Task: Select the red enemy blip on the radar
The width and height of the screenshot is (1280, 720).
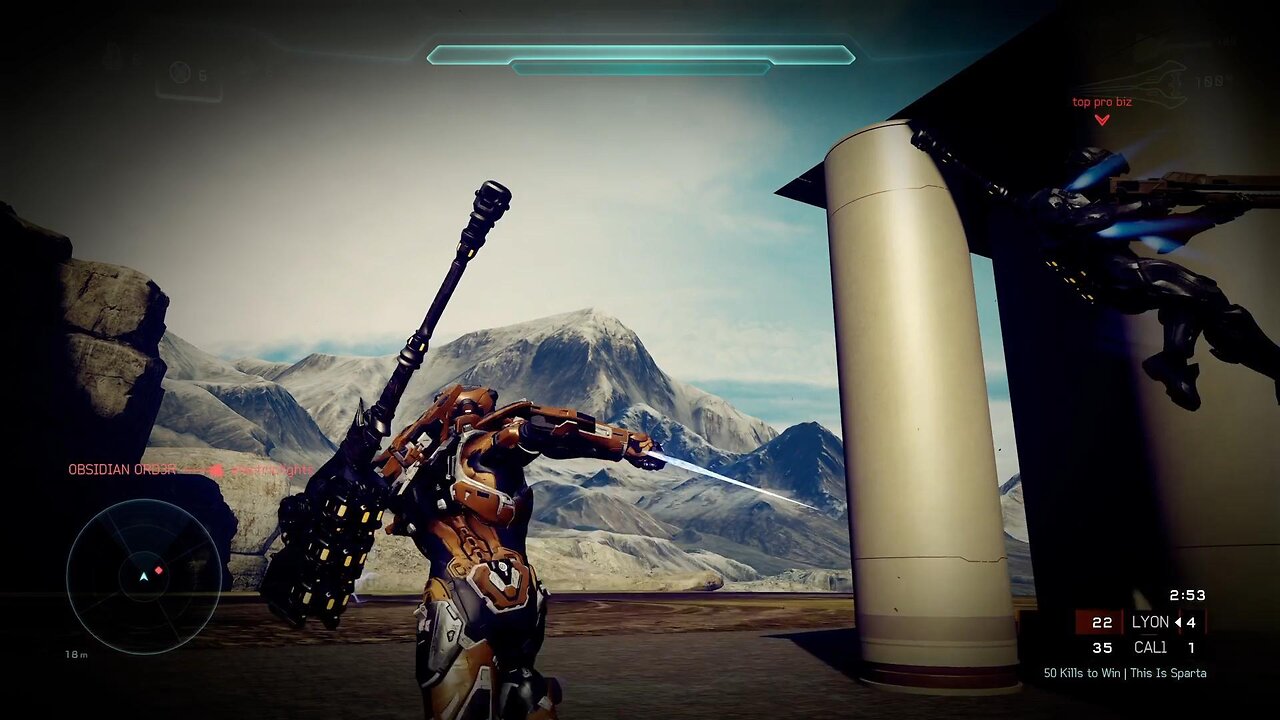Action: (x=158, y=570)
